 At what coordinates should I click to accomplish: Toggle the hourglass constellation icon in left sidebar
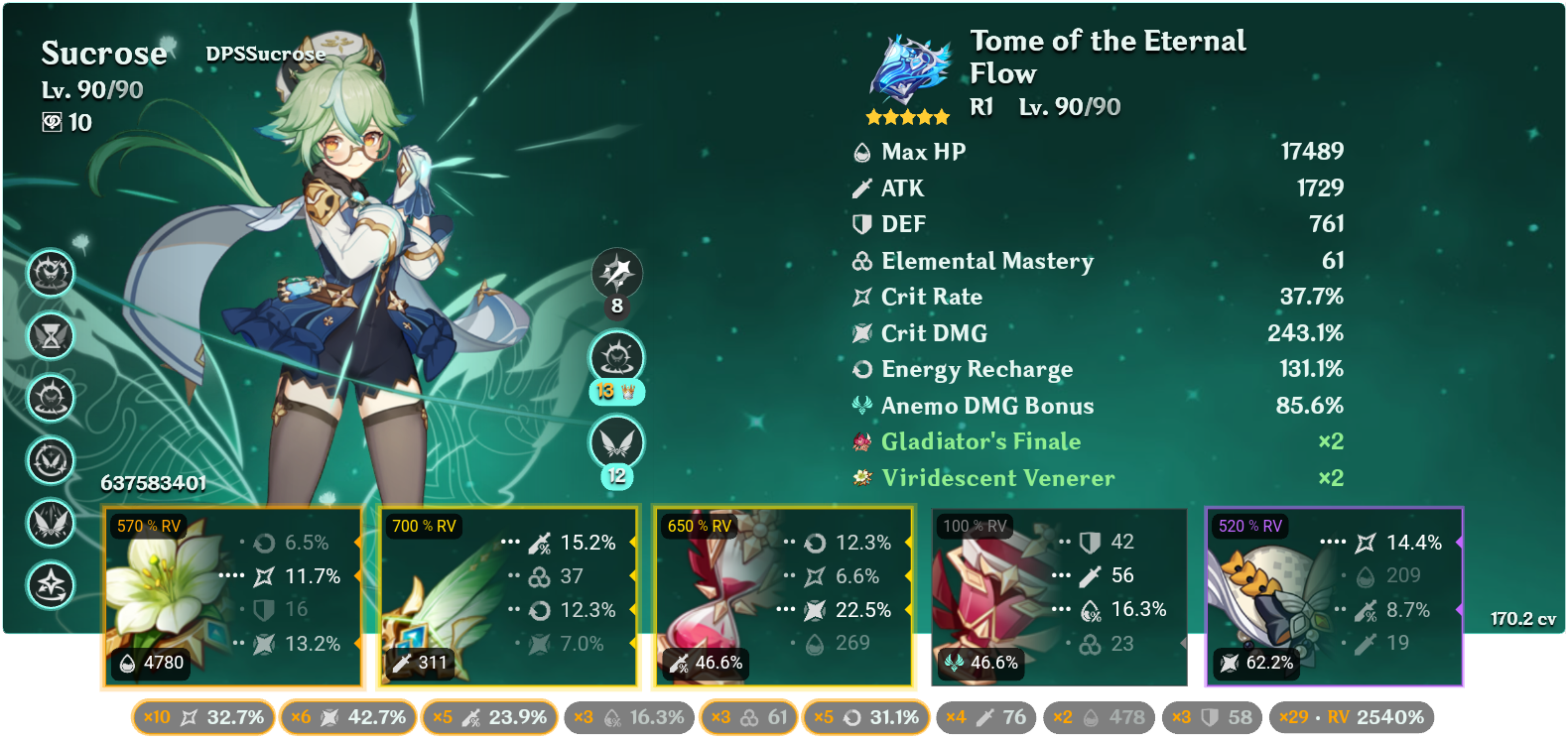click(x=50, y=337)
